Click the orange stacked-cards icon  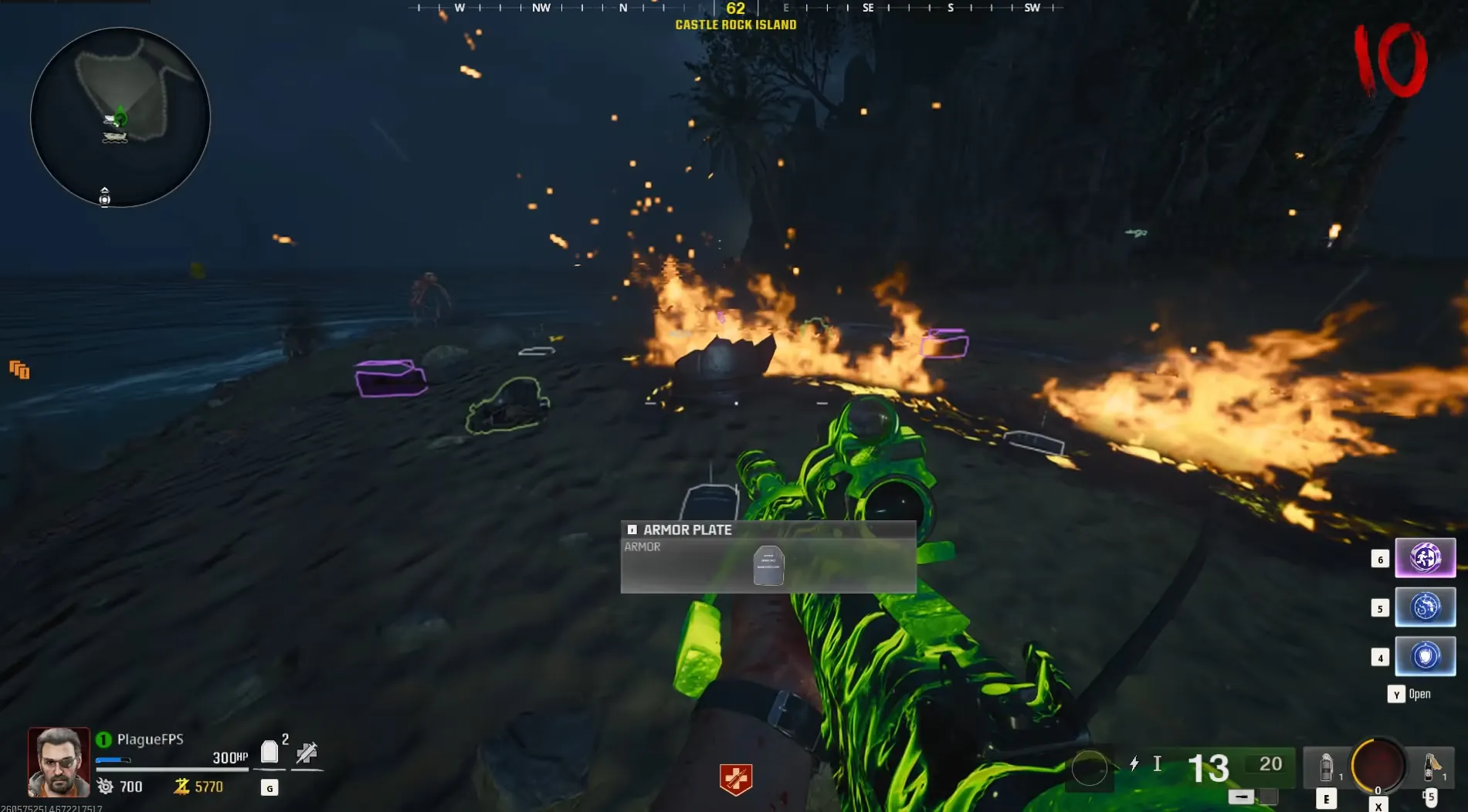tap(19, 370)
